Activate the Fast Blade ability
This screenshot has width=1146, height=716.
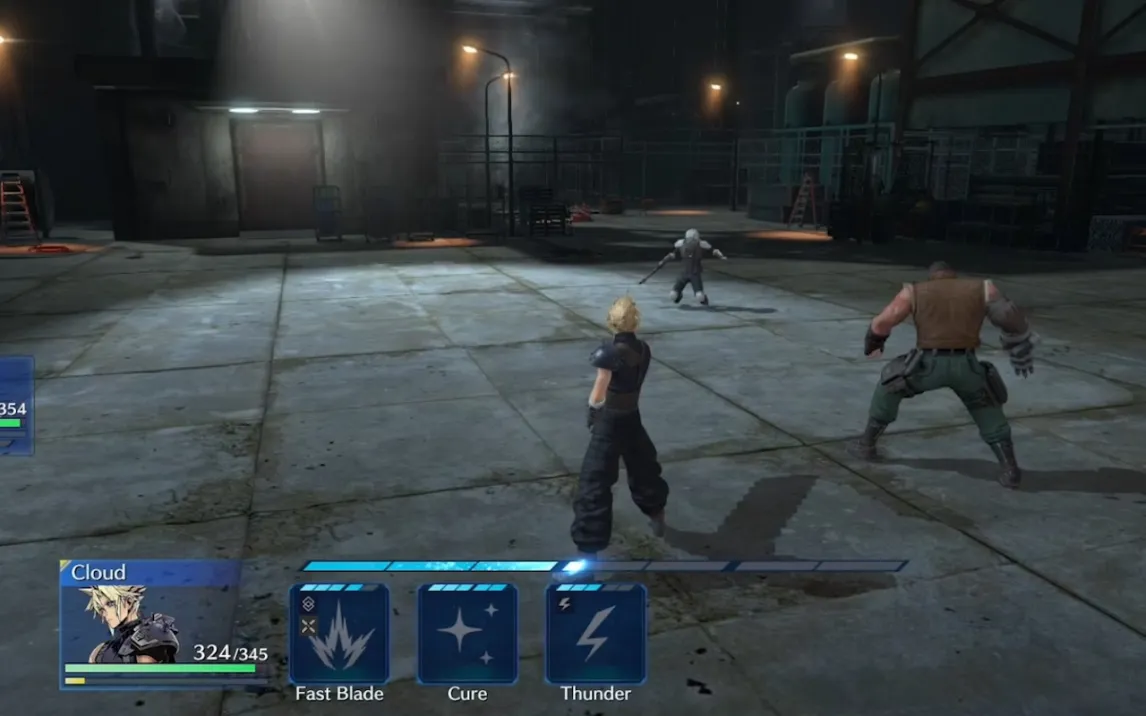coord(339,634)
